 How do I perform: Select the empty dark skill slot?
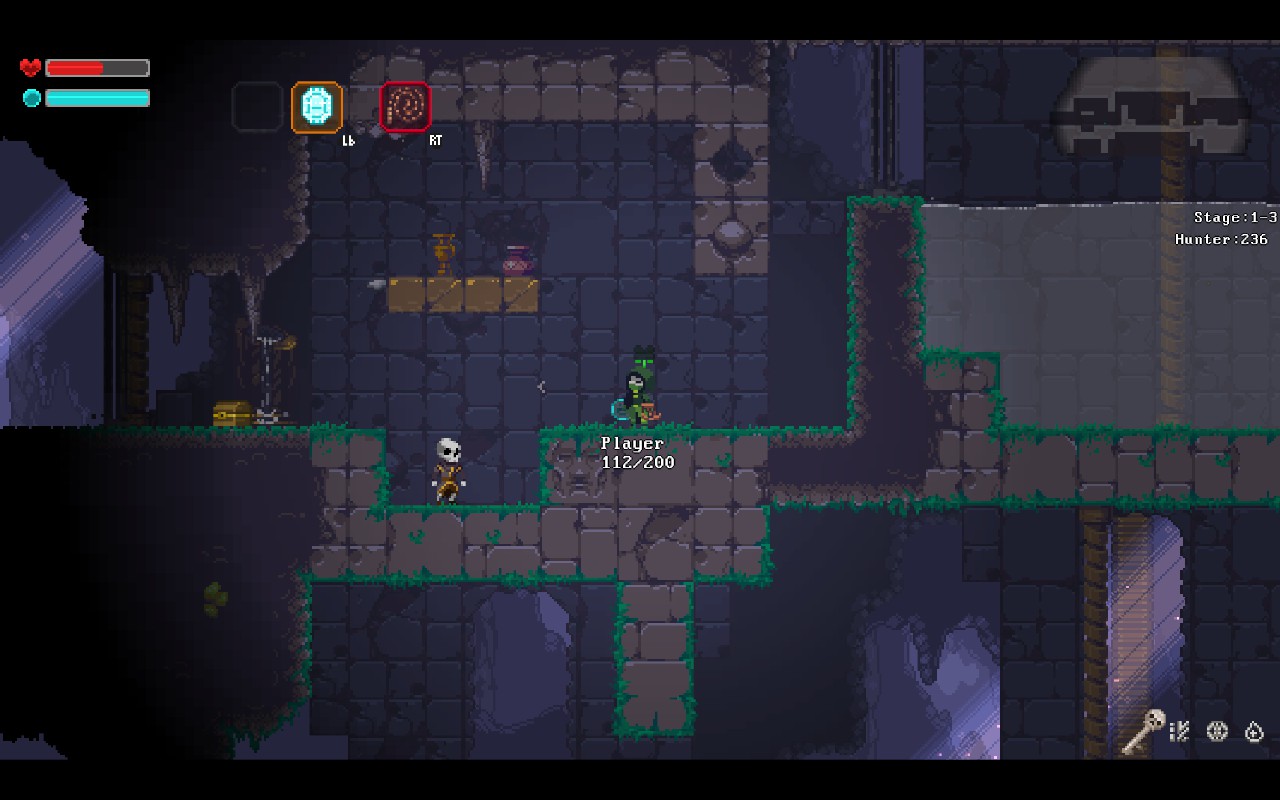tap(257, 107)
